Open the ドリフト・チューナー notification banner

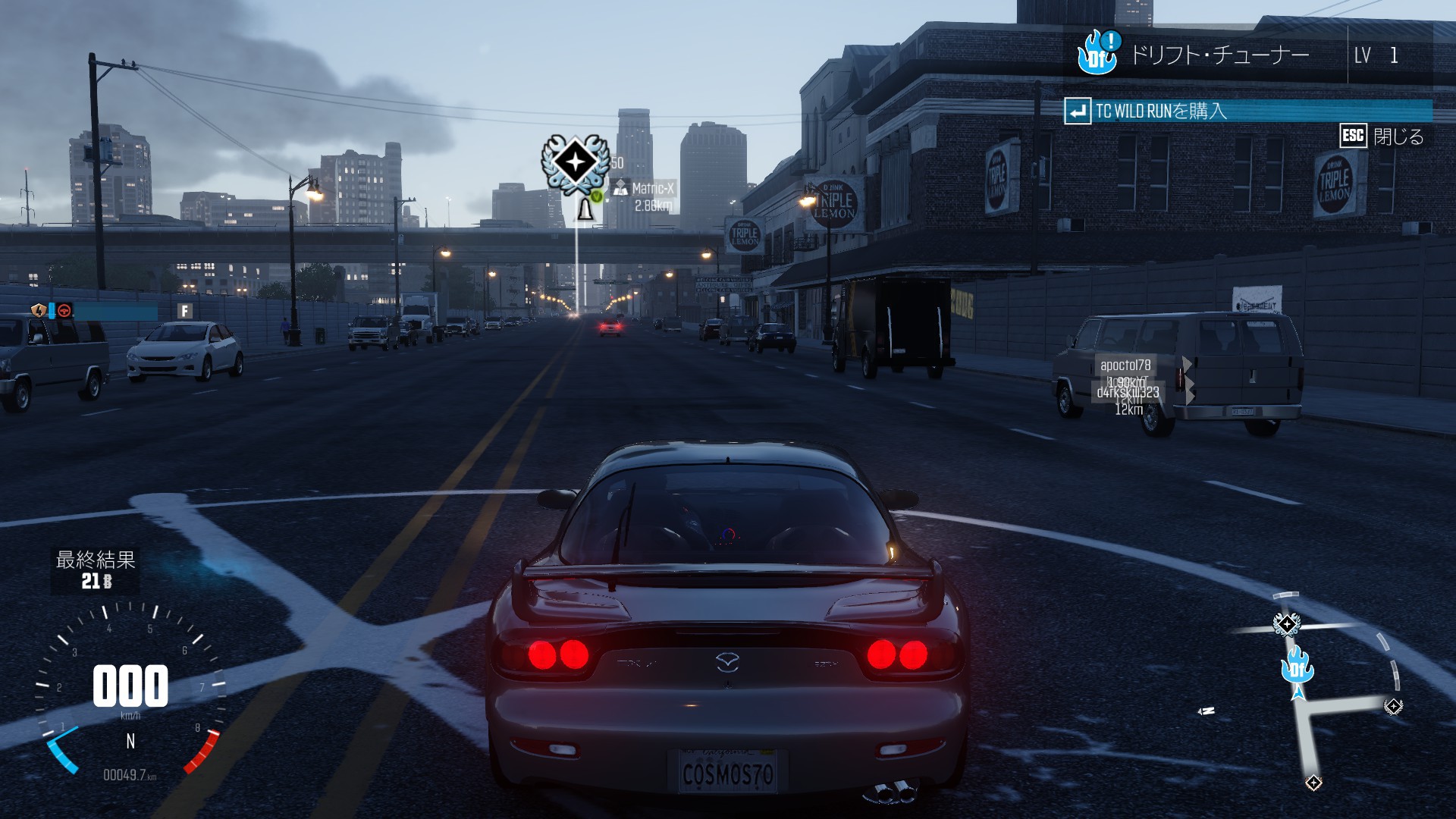pyautogui.click(x=1219, y=55)
